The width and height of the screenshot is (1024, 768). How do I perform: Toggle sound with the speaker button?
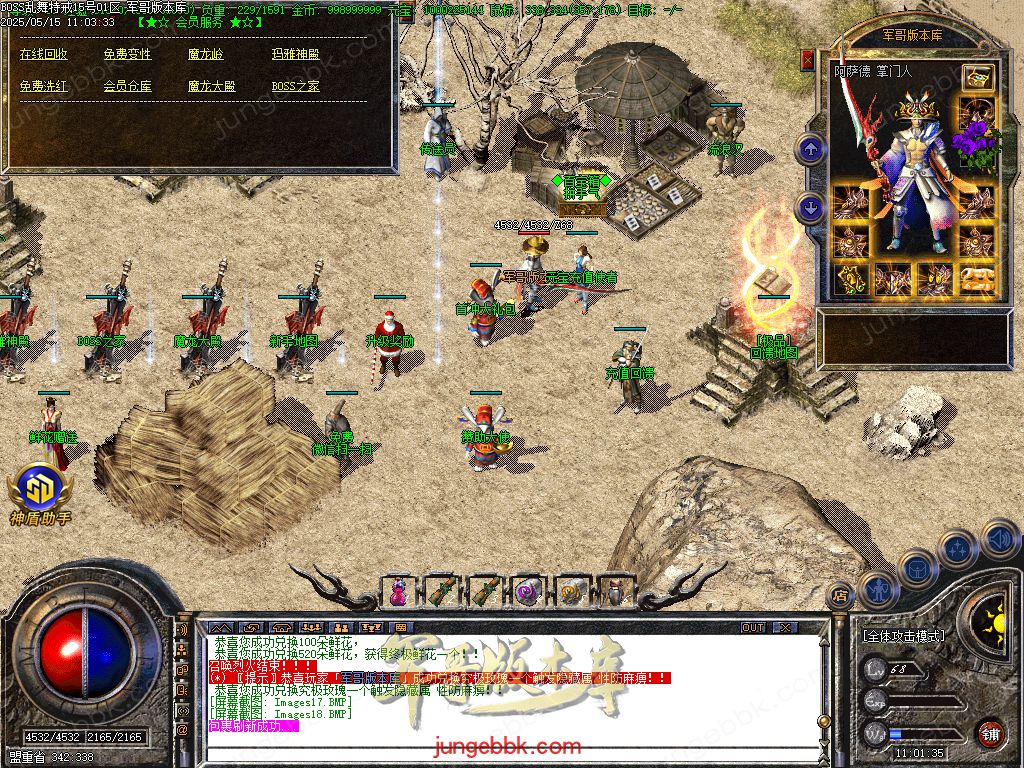(999, 540)
